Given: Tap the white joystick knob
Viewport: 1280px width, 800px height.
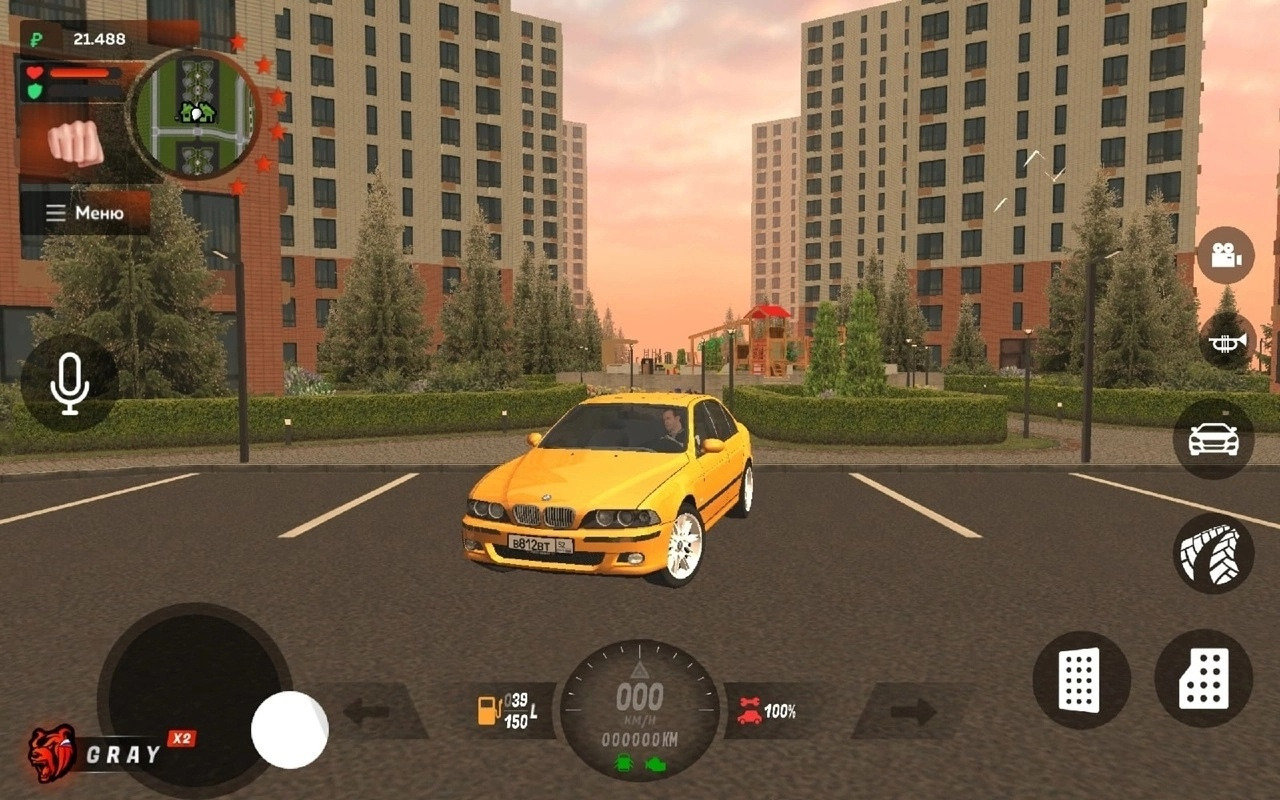Looking at the screenshot, I should click(290, 729).
